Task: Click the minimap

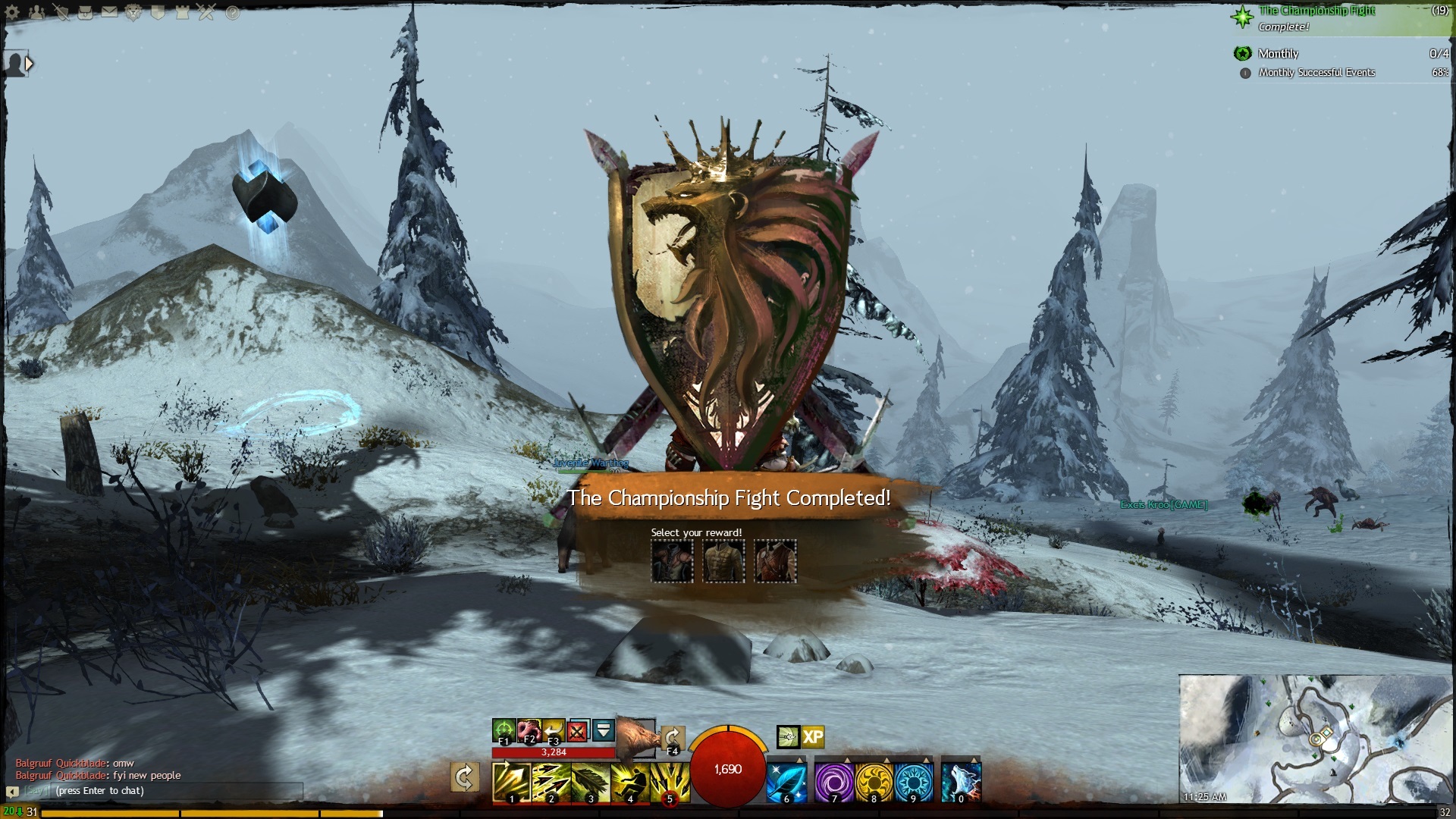Action: [x=1315, y=738]
